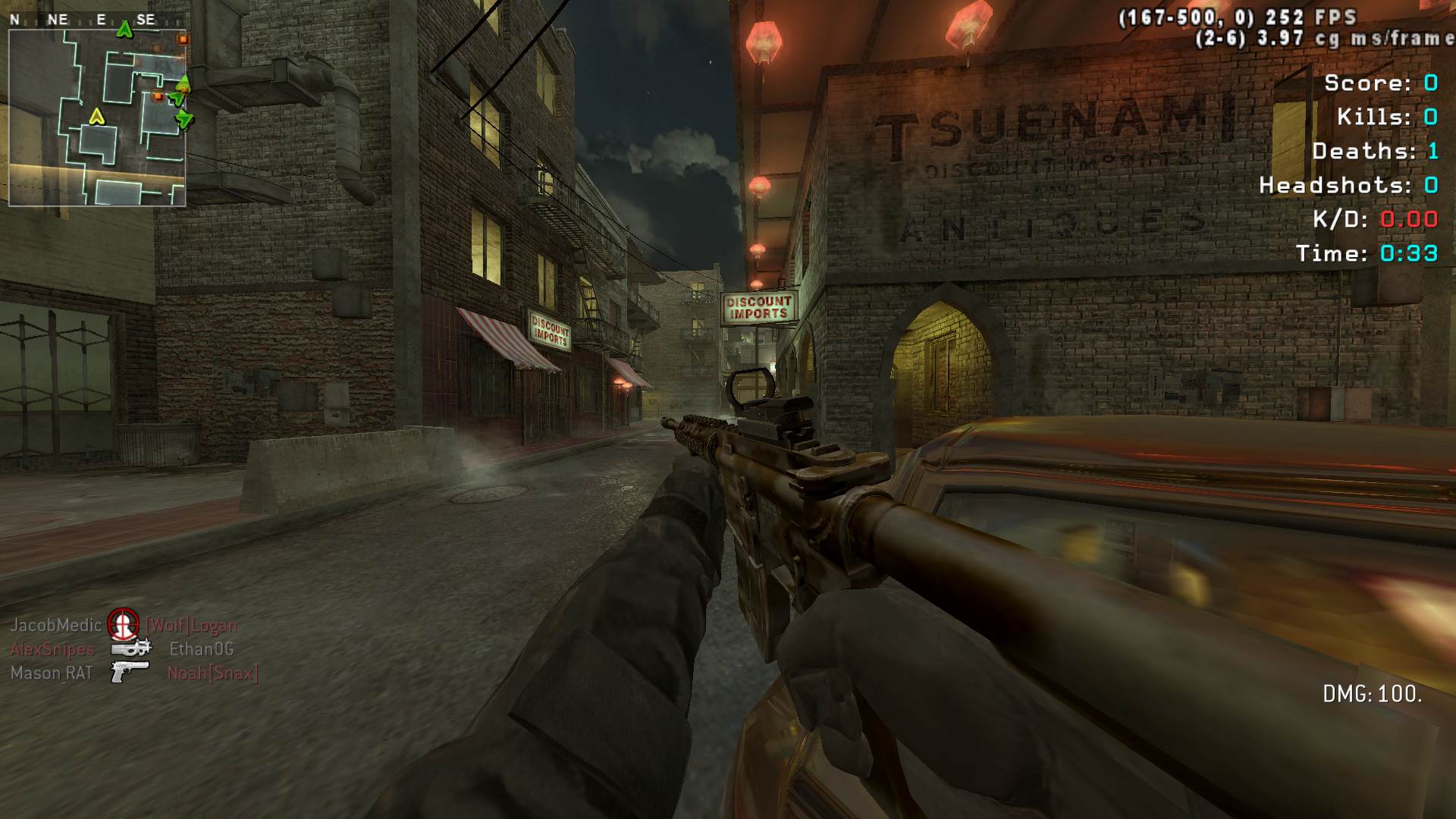Select the AlexSnipes kill feed entry
The width and height of the screenshot is (1456, 819).
[53, 649]
